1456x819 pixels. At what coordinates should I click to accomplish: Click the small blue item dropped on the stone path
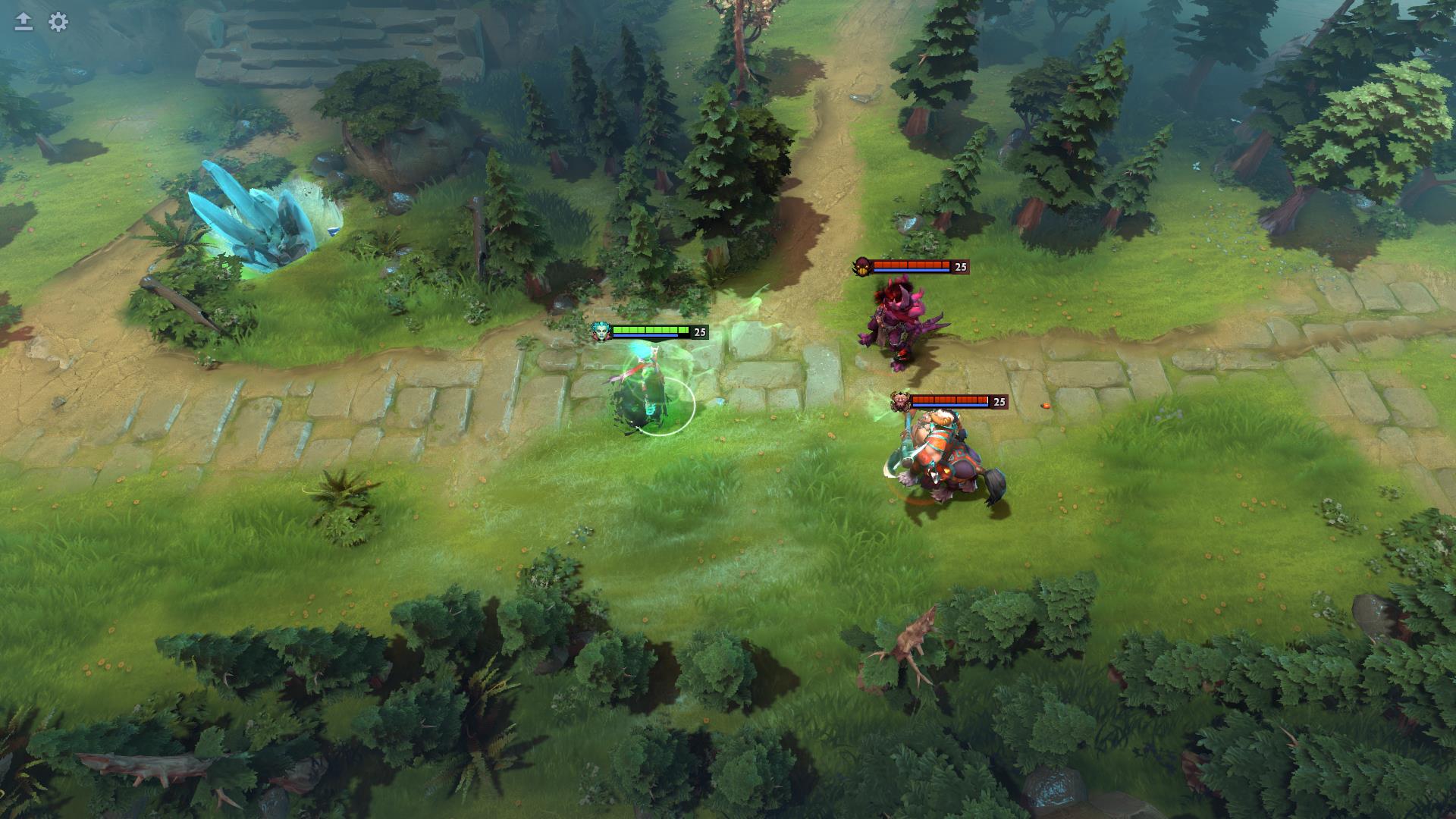click(720, 401)
